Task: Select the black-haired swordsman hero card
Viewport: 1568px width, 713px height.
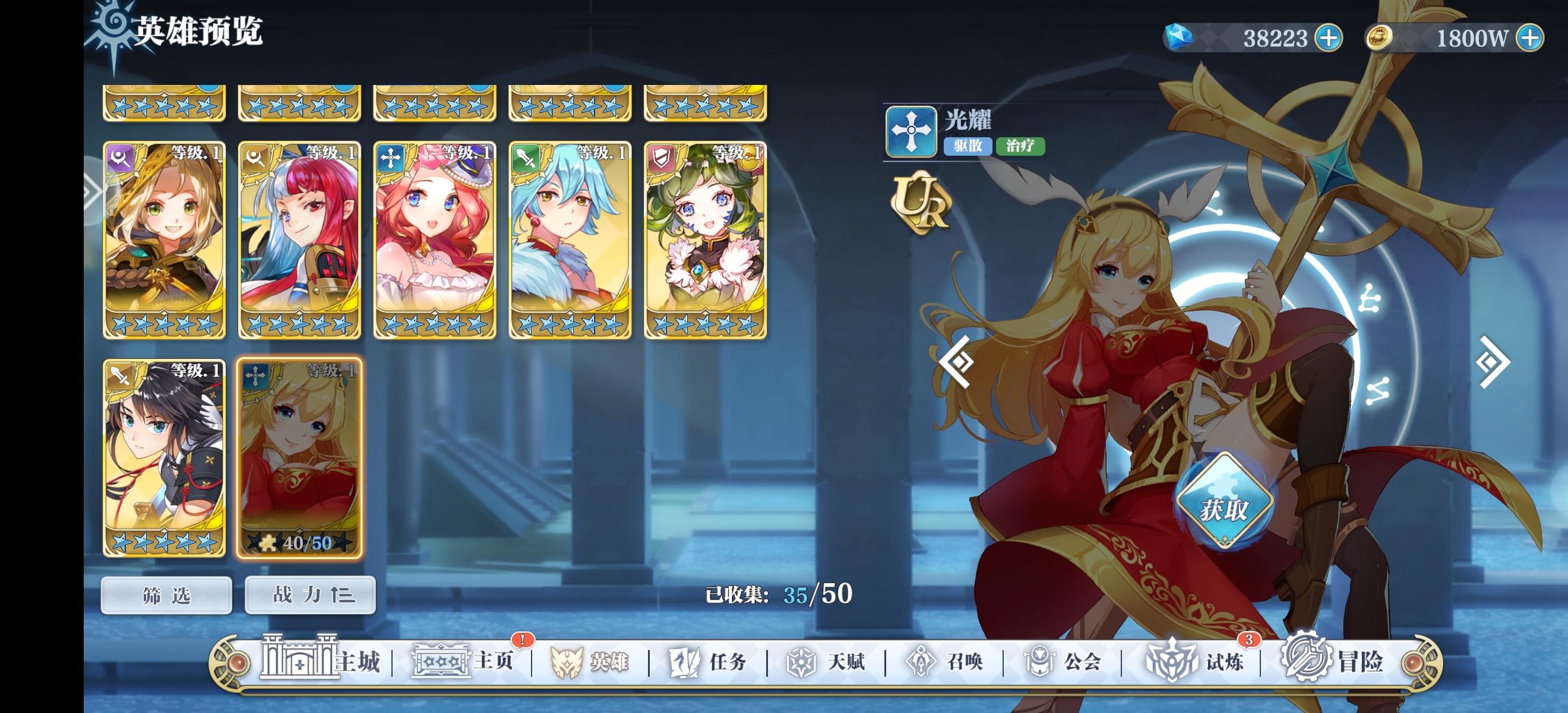Action: 165,458
